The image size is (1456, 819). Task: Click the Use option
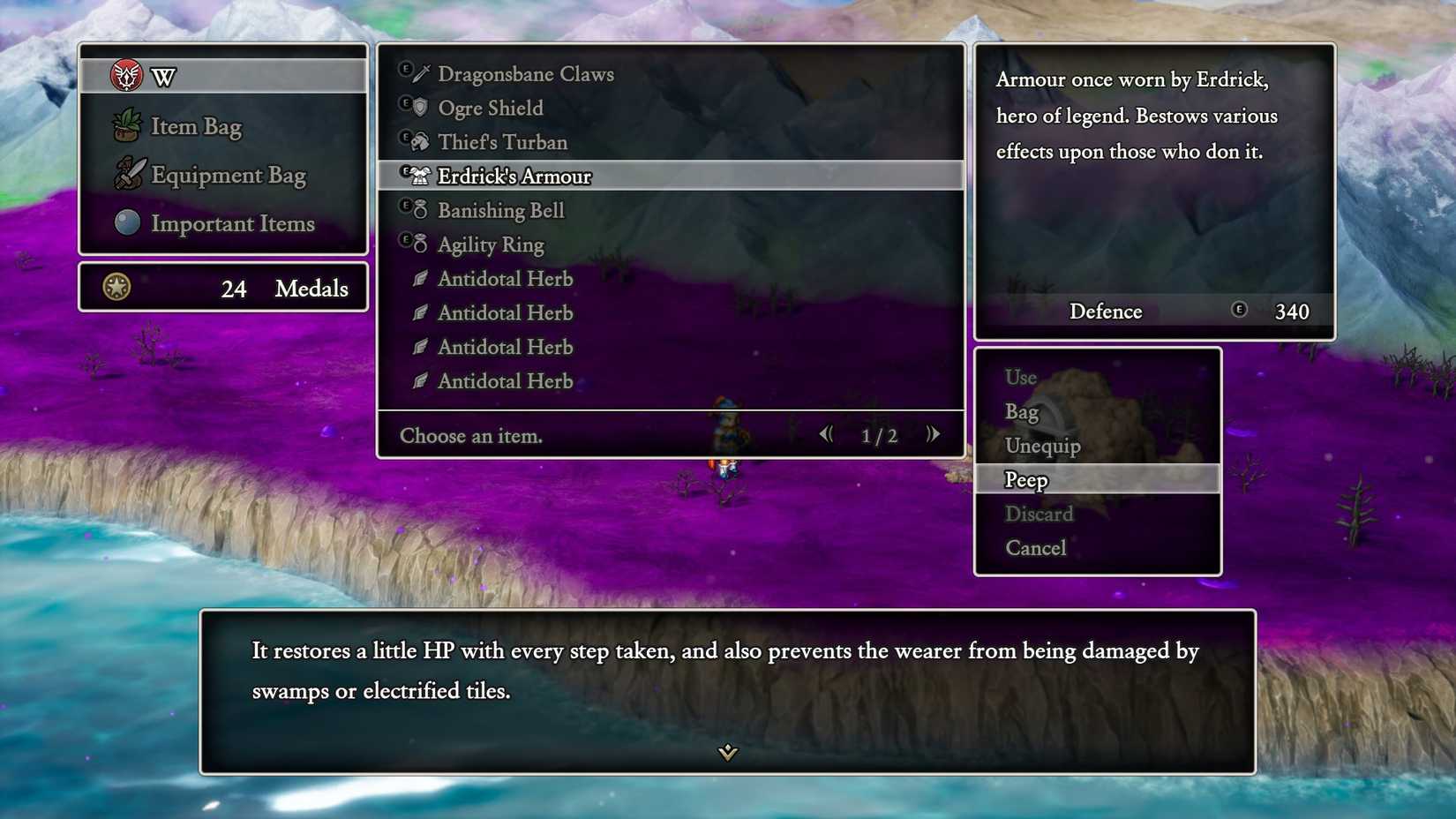click(x=1019, y=377)
